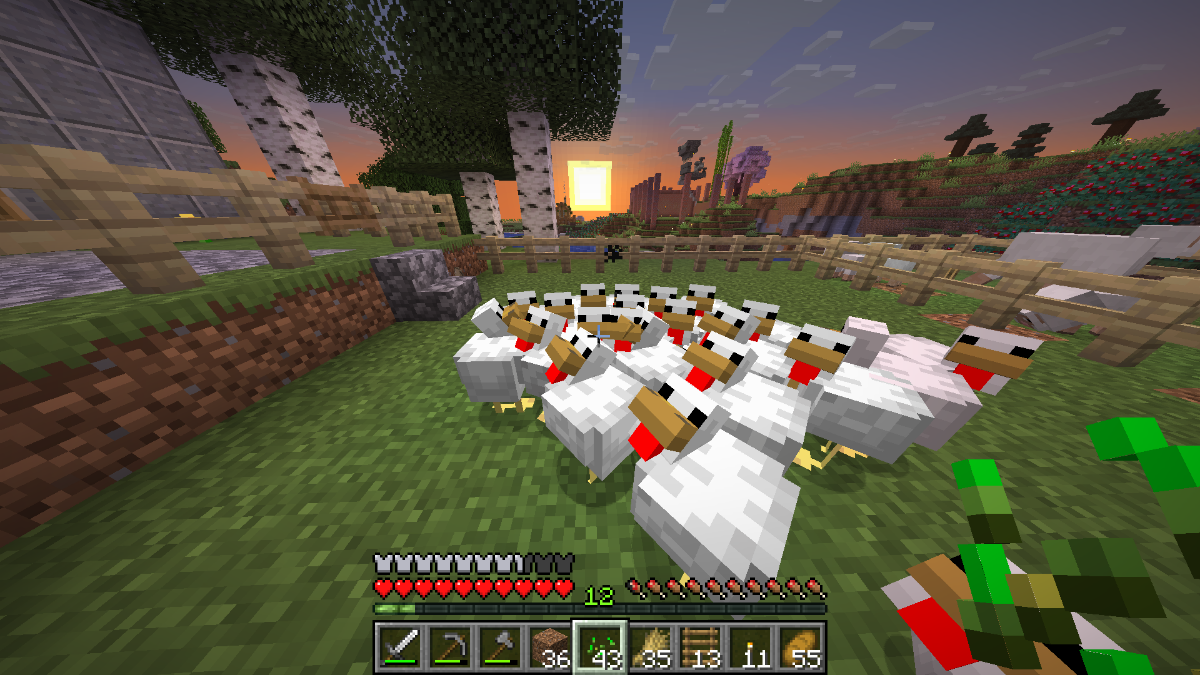Select the ladder stack of 13
The height and width of the screenshot is (675, 1200).
point(701,646)
